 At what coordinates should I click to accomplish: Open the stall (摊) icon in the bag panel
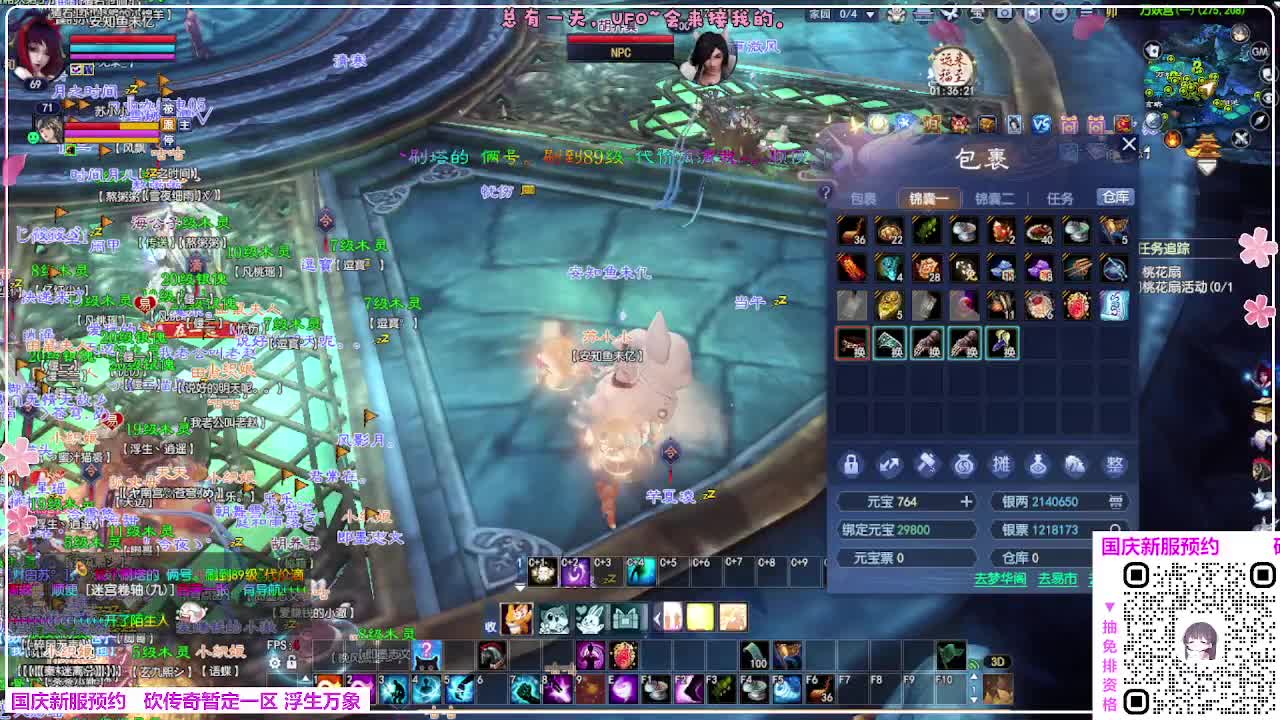1003,465
